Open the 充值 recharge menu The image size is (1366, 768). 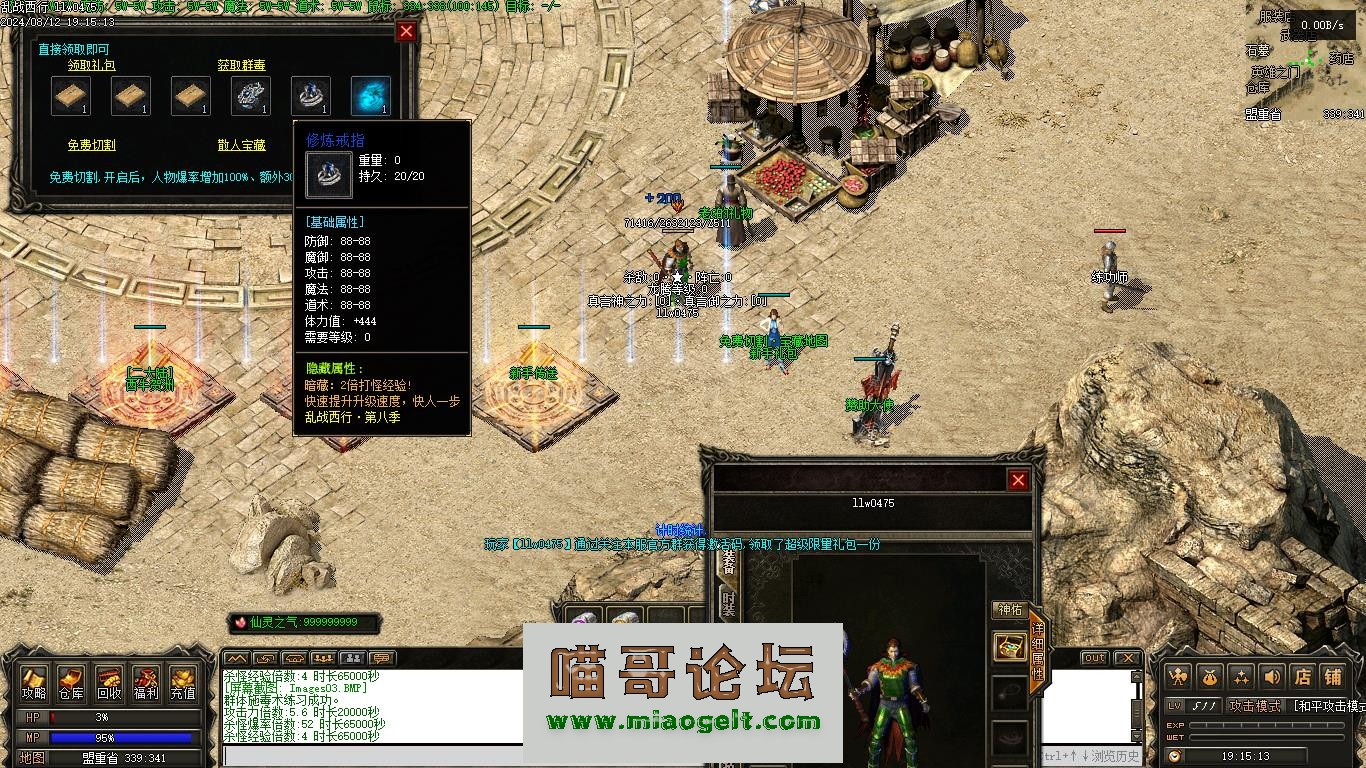pos(183,682)
